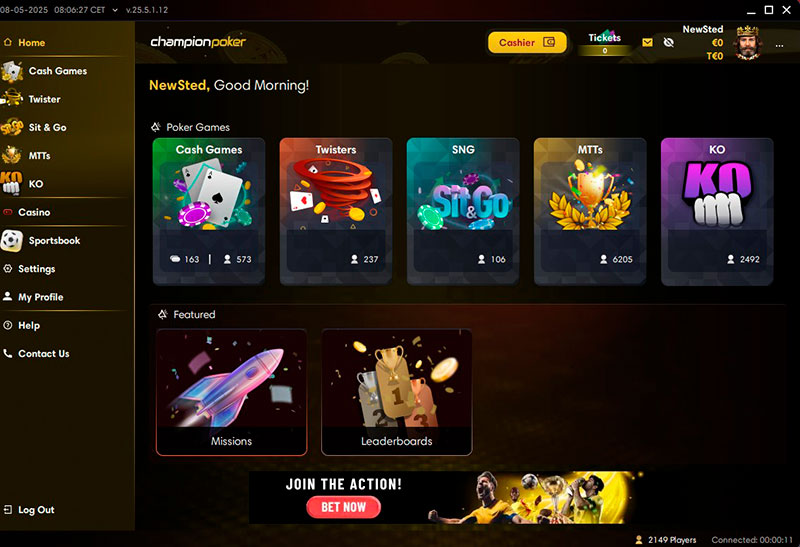800x547 pixels.
Task: View My Profile page
Action: (40, 297)
